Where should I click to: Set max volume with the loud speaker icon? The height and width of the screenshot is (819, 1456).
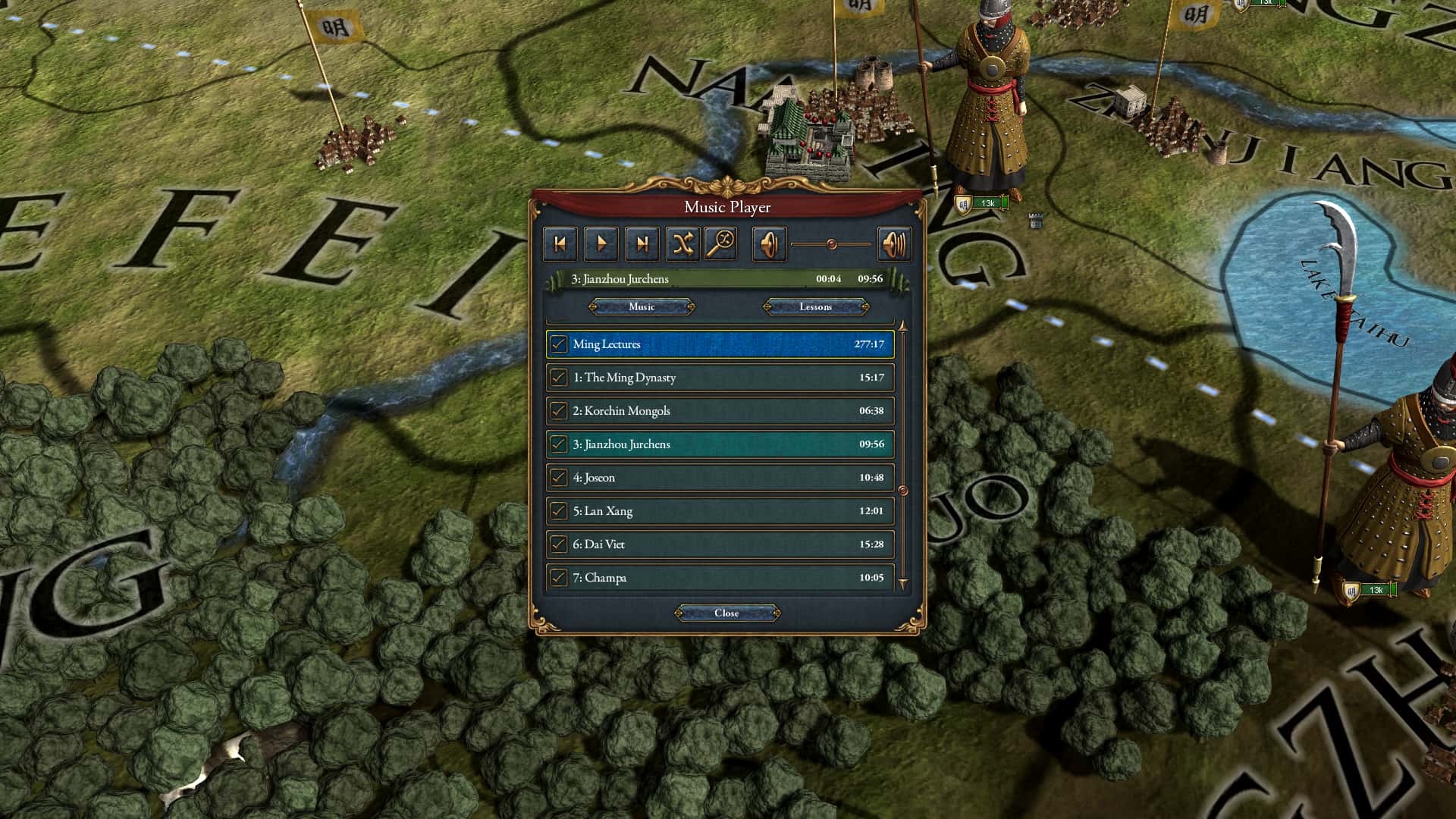pos(894,243)
